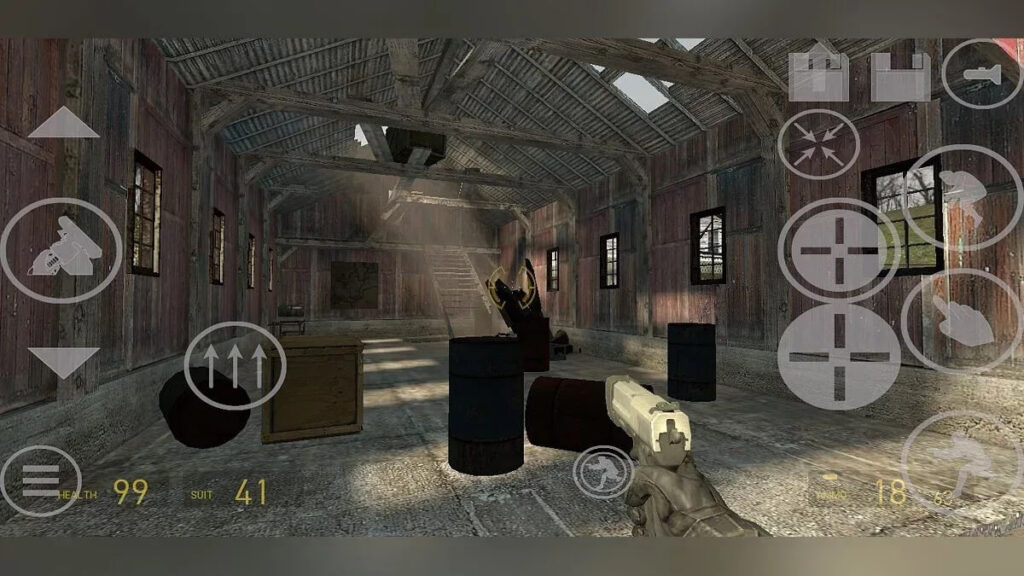This screenshot has height=576, width=1024.
Task: Tap the small running-man icon beside the pistol
Action: (x=603, y=472)
